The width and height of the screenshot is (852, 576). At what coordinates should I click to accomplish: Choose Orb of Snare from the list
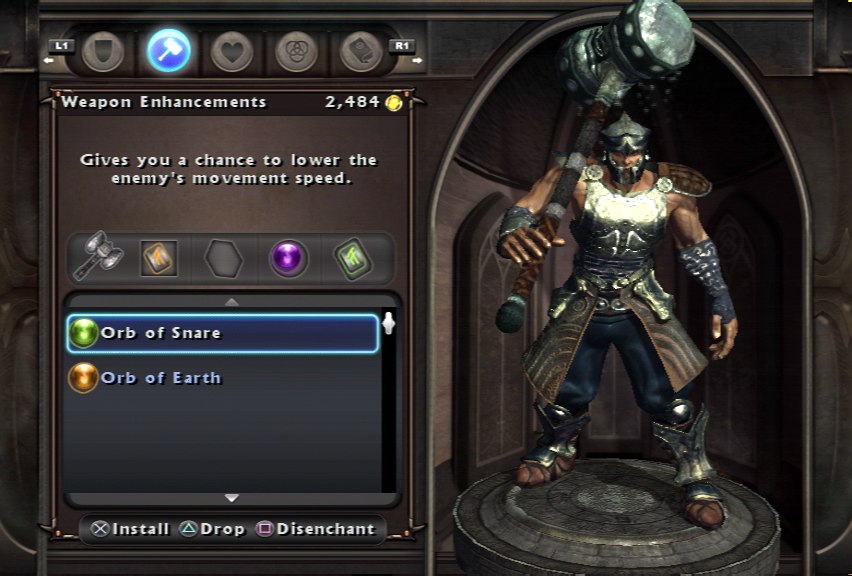click(x=222, y=333)
